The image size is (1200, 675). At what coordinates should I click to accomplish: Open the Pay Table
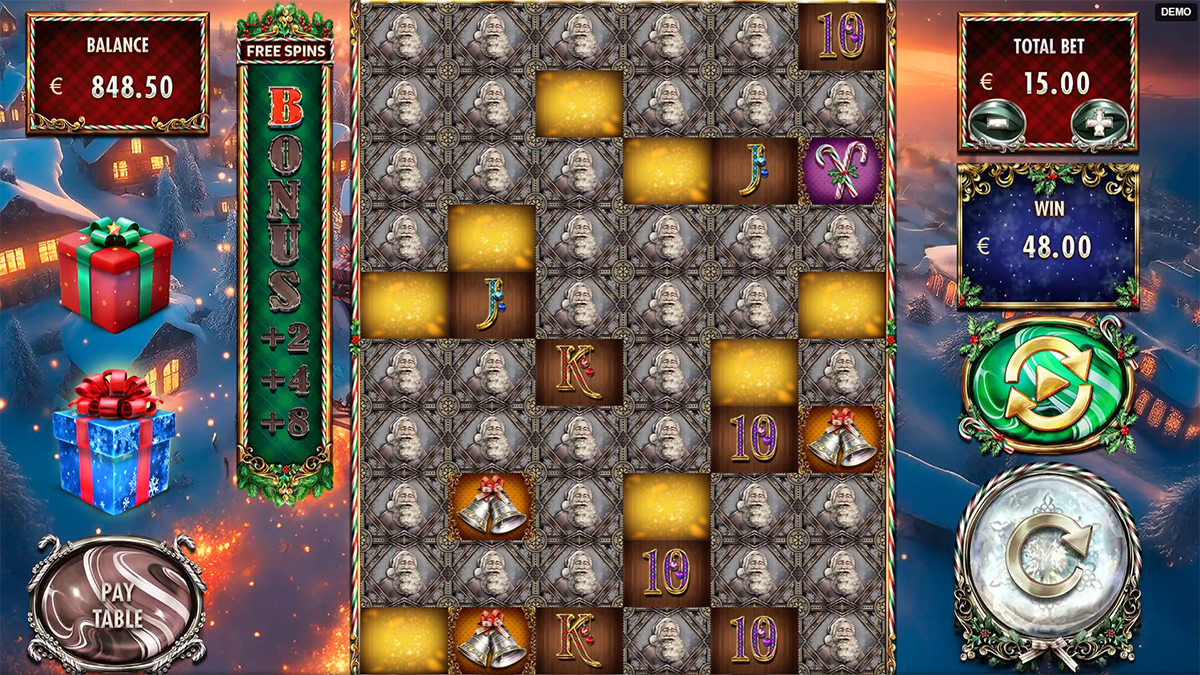pyautogui.click(x=118, y=603)
